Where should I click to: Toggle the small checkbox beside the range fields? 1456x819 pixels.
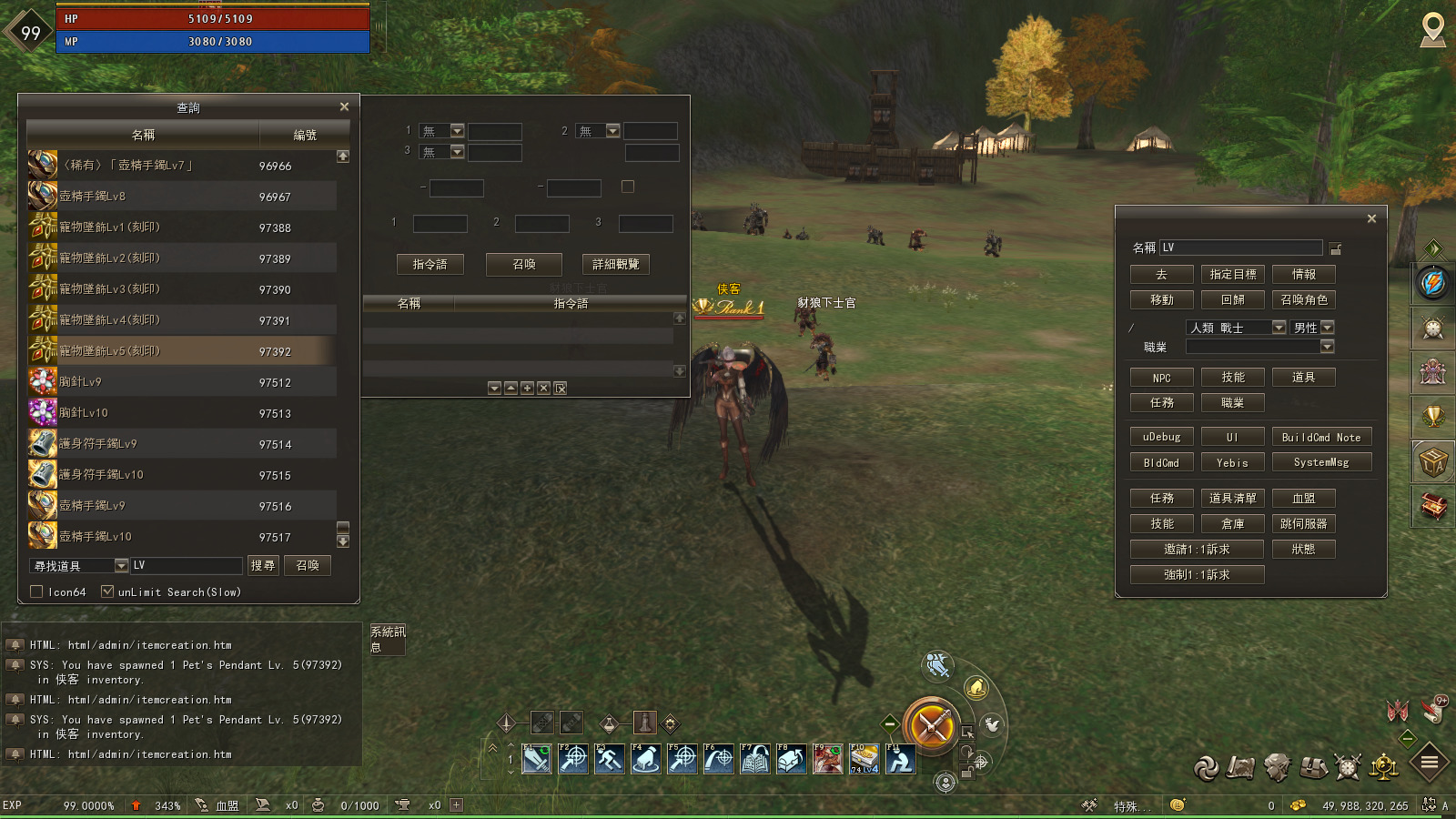[627, 185]
